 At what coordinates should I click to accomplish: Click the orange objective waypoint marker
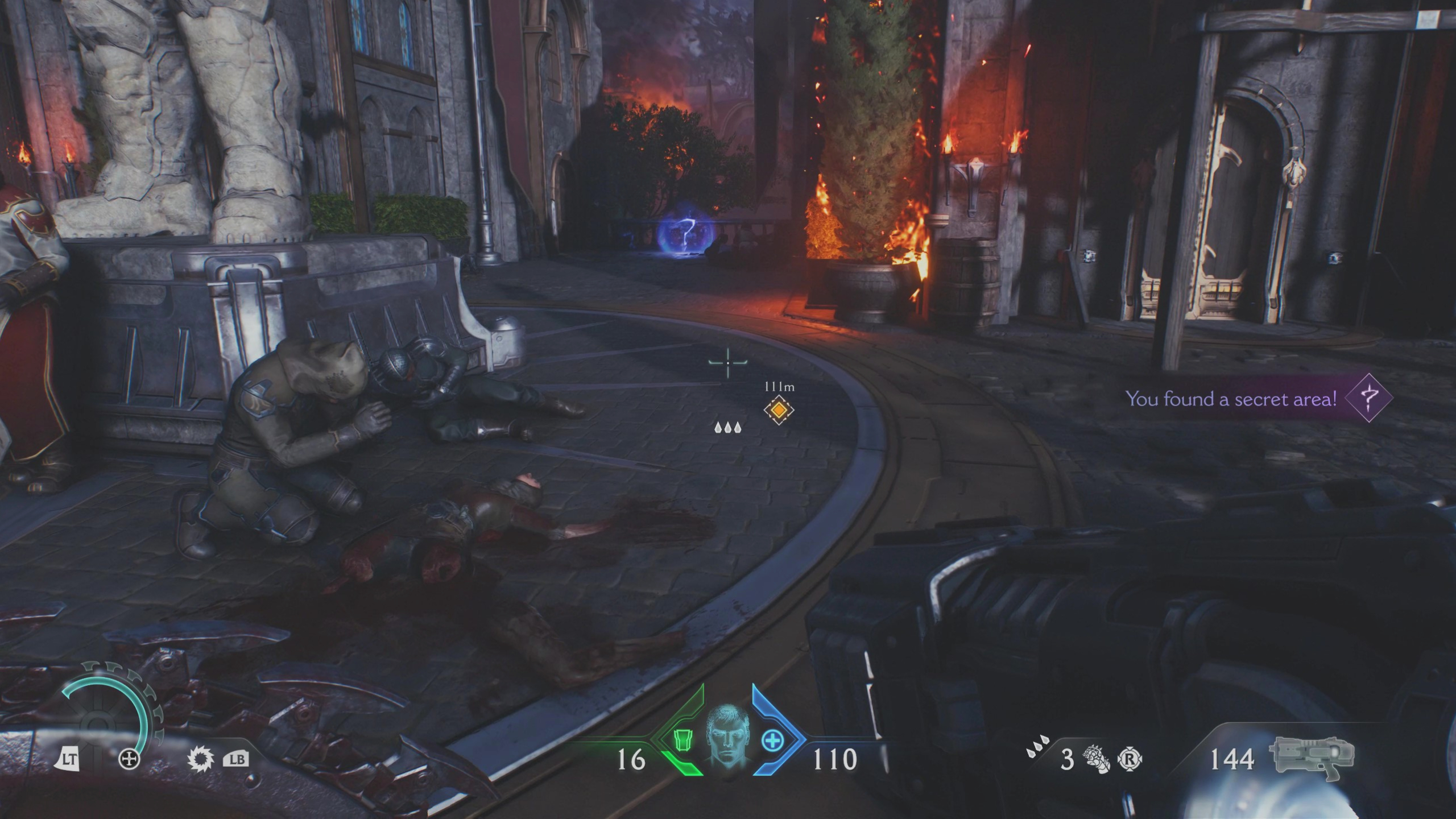pyautogui.click(x=779, y=410)
